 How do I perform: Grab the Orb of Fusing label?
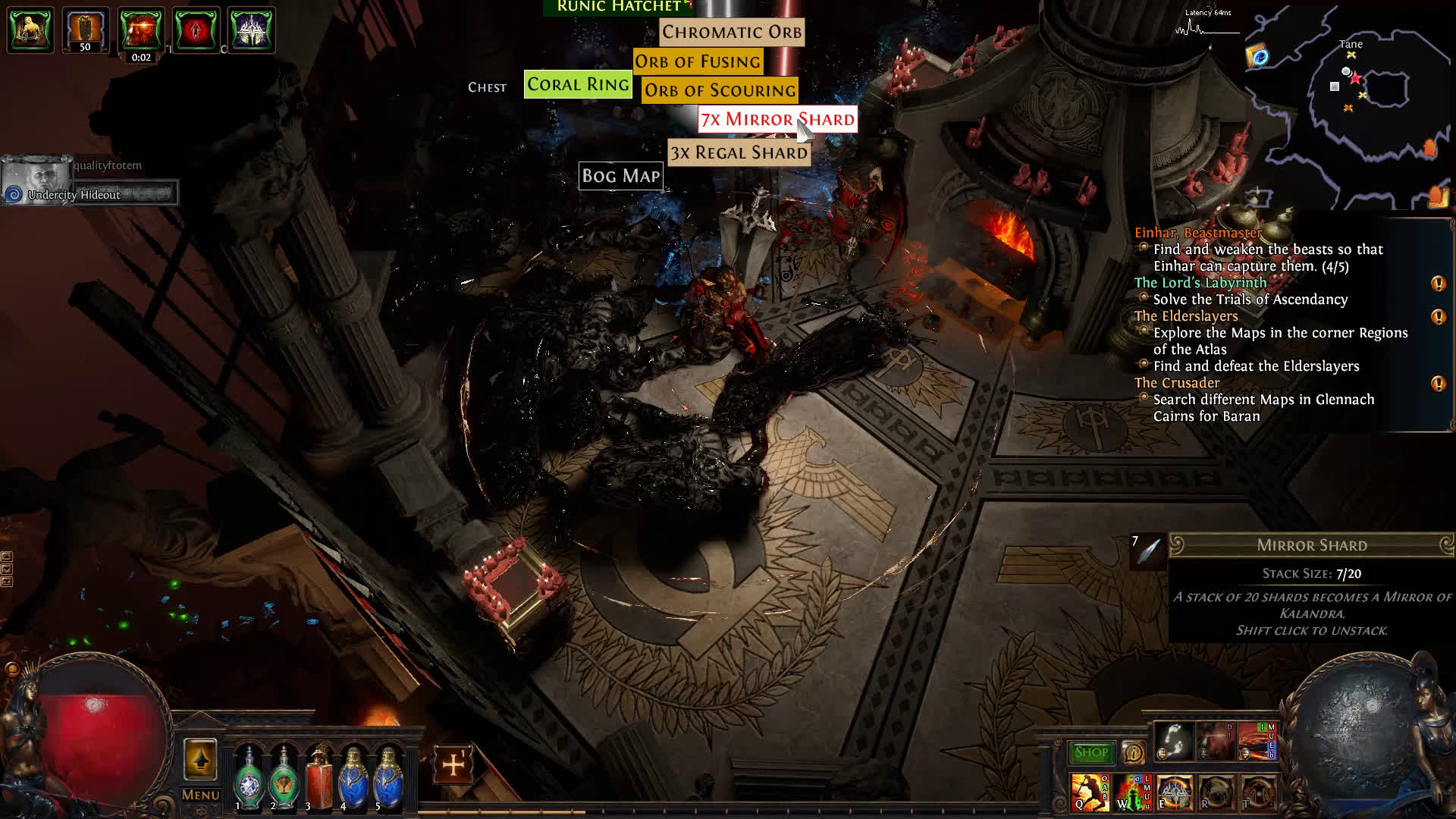tap(697, 61)
